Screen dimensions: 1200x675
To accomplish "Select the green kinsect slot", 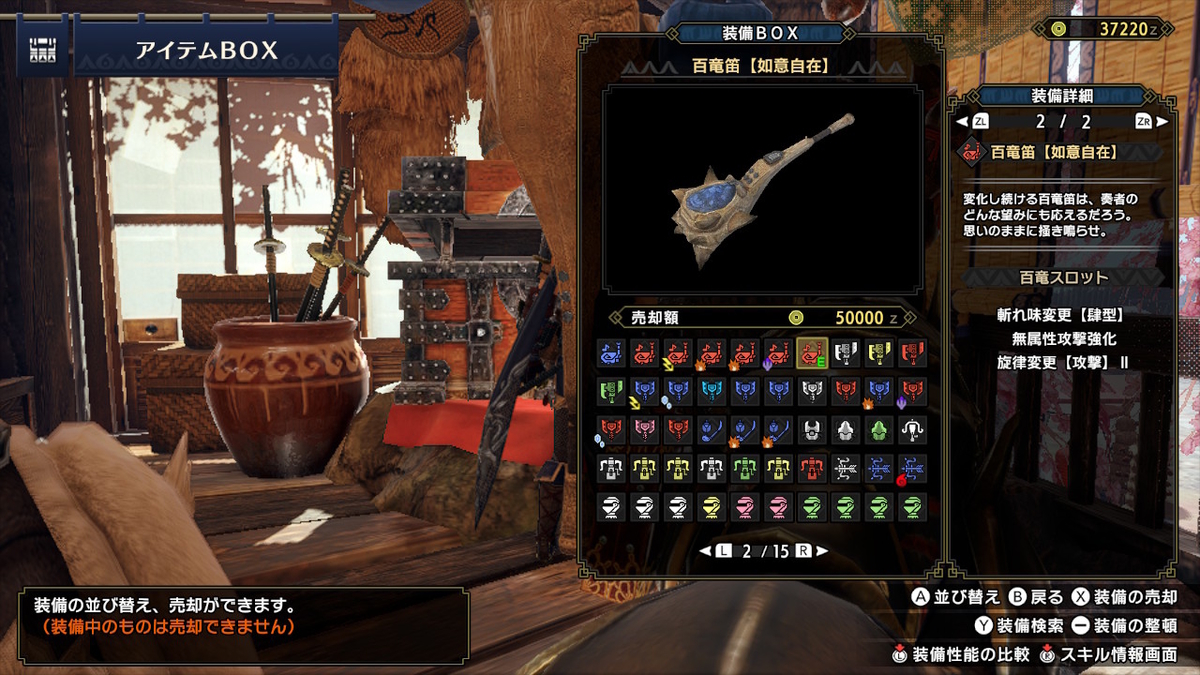I will 877,430.
